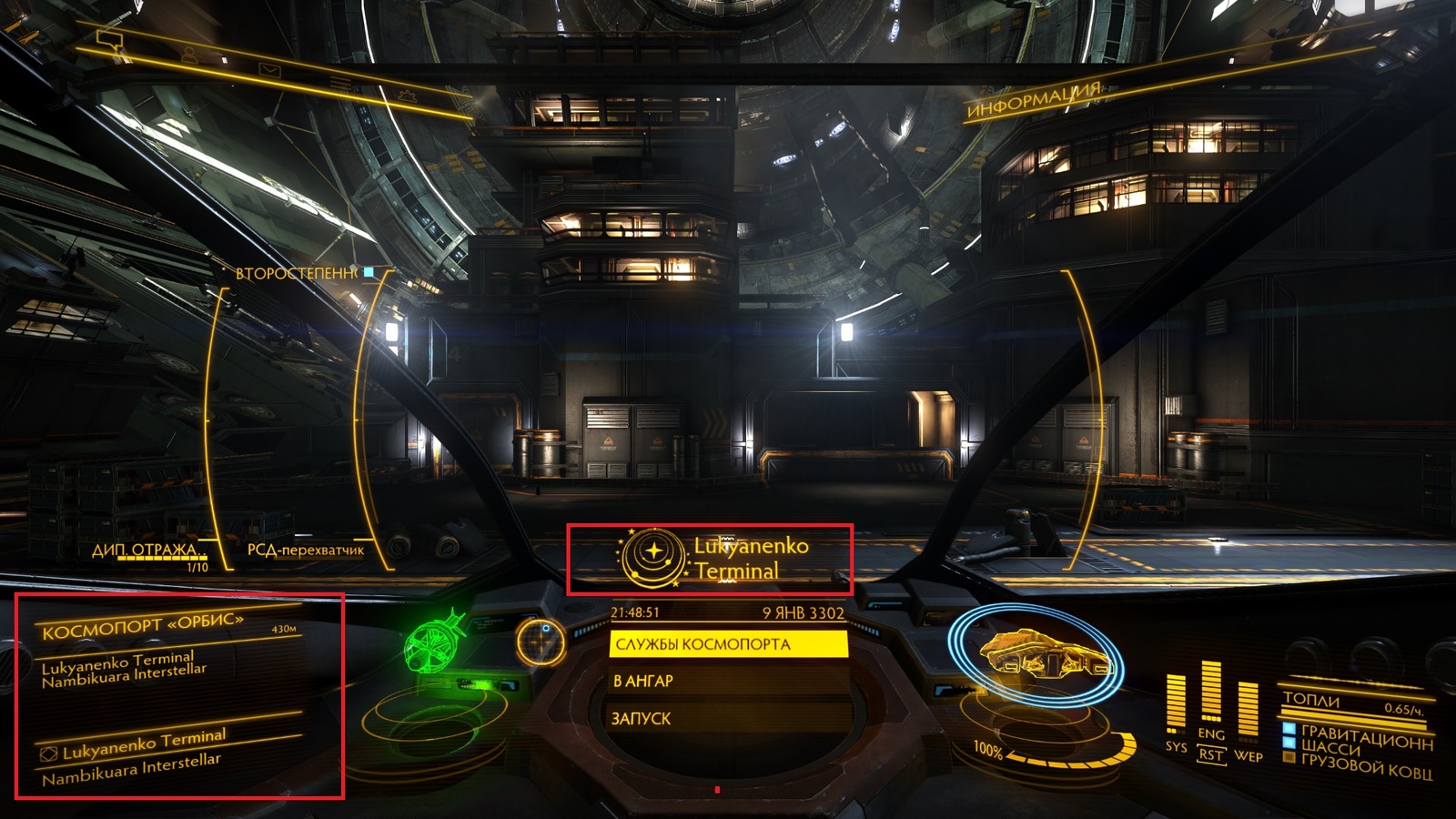This screenshot has height=819, width=1456.
Task: Open the comms gear settings tab
Action: pos(407,95)
